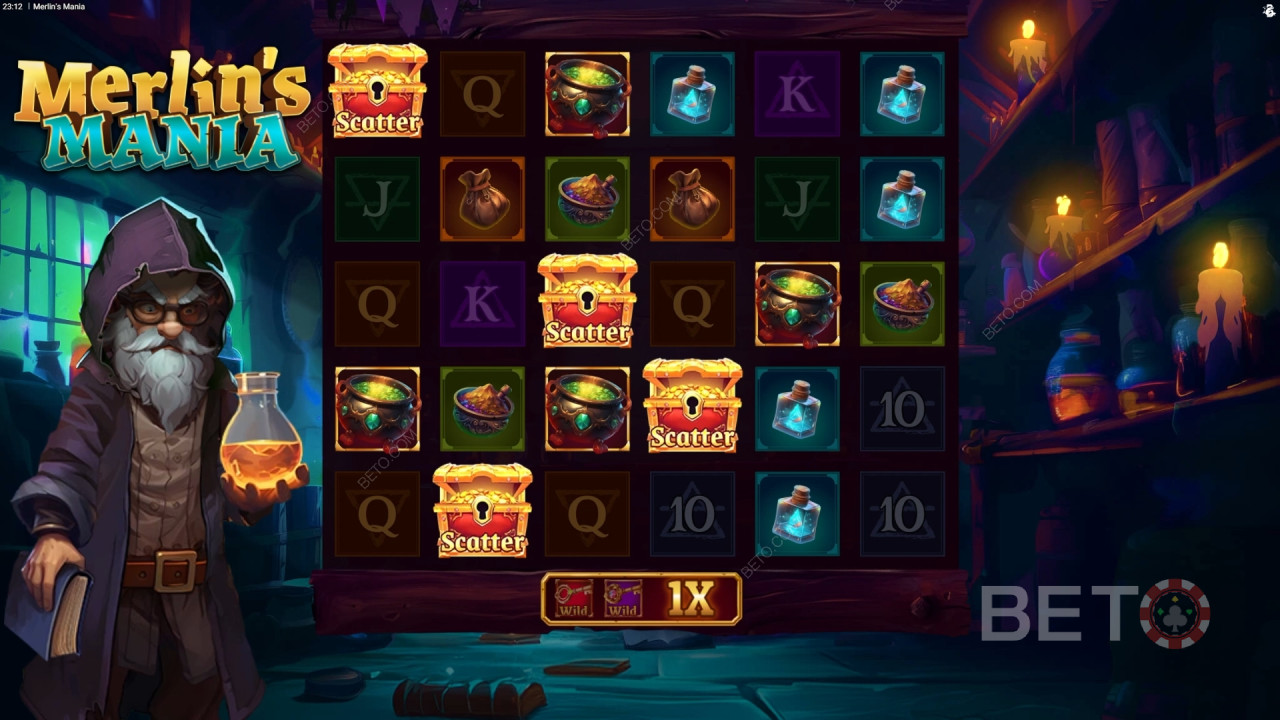Select the blue potion bottle symbol
The height and width of the screenshot is (720, 1280).
click(x=693, y=94)
